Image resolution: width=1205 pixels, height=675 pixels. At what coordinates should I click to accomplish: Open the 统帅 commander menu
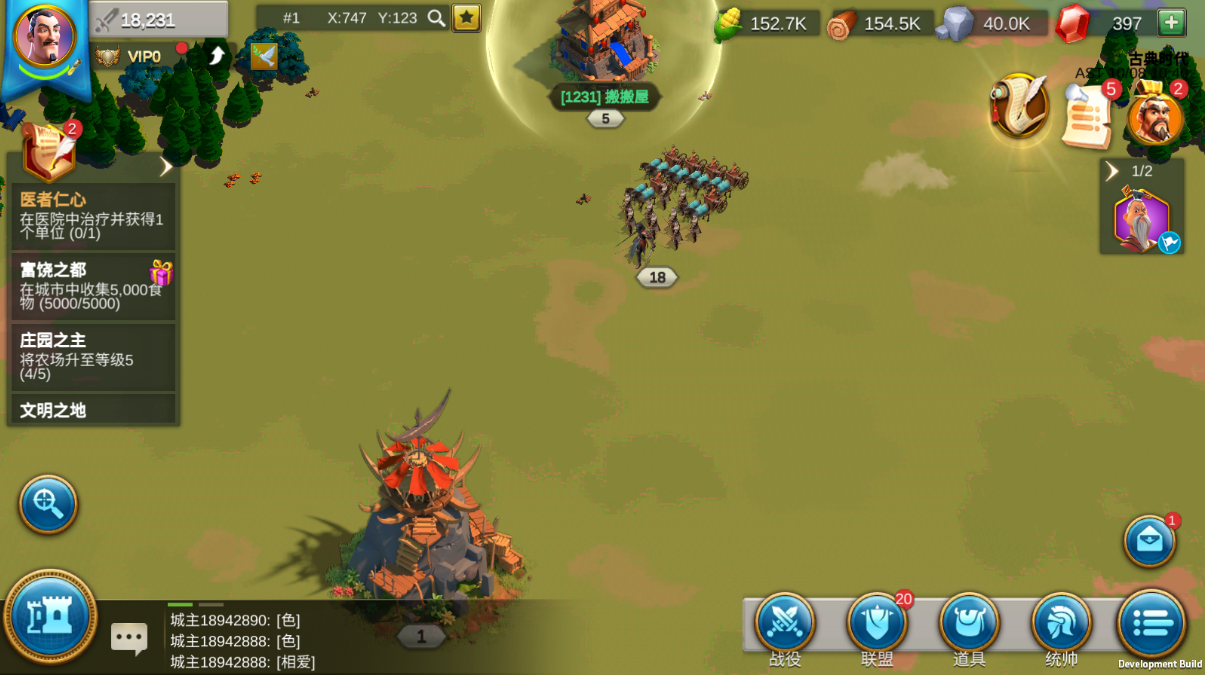point(1061,623)
